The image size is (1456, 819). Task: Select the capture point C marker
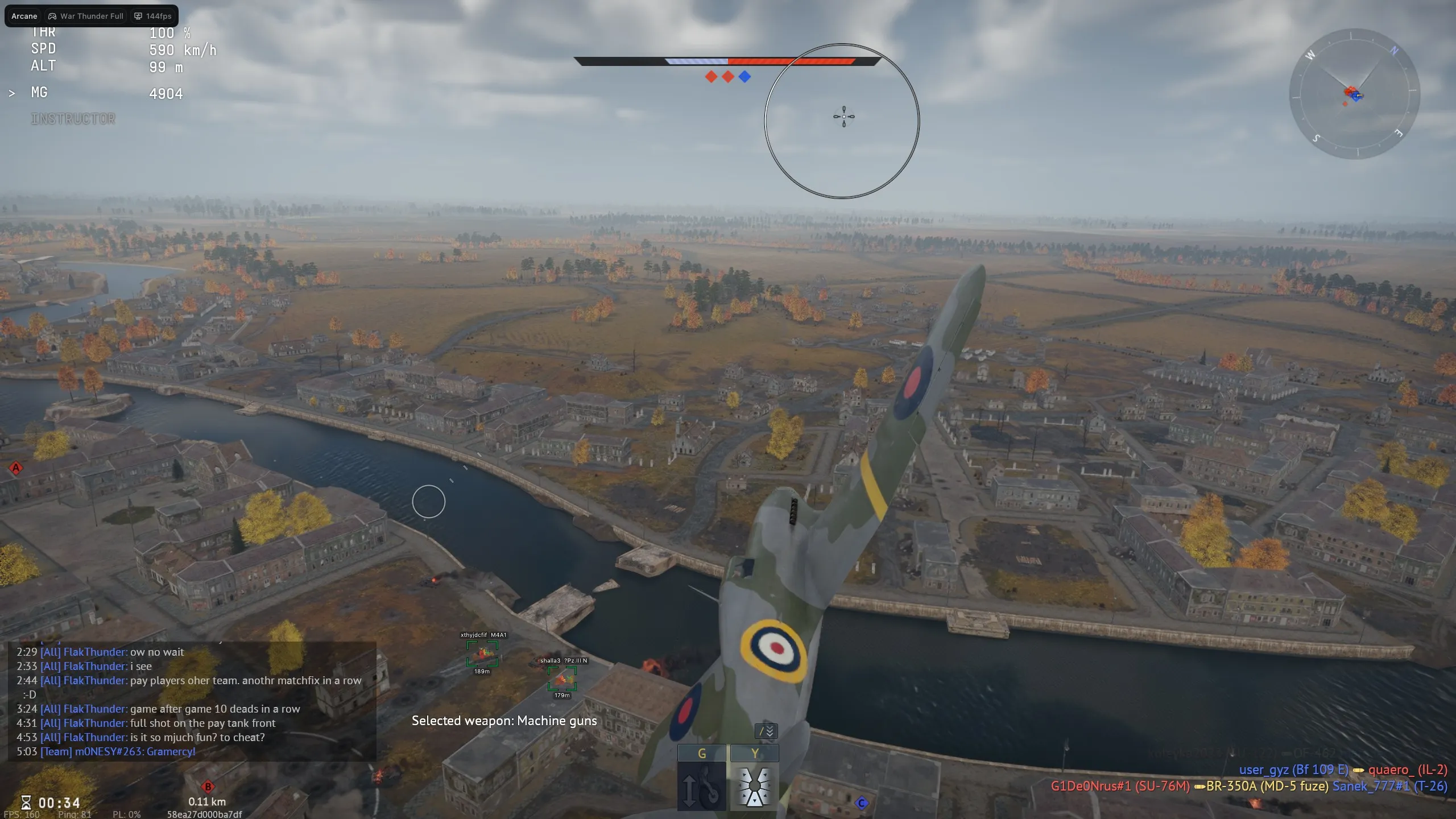[862, 803]
